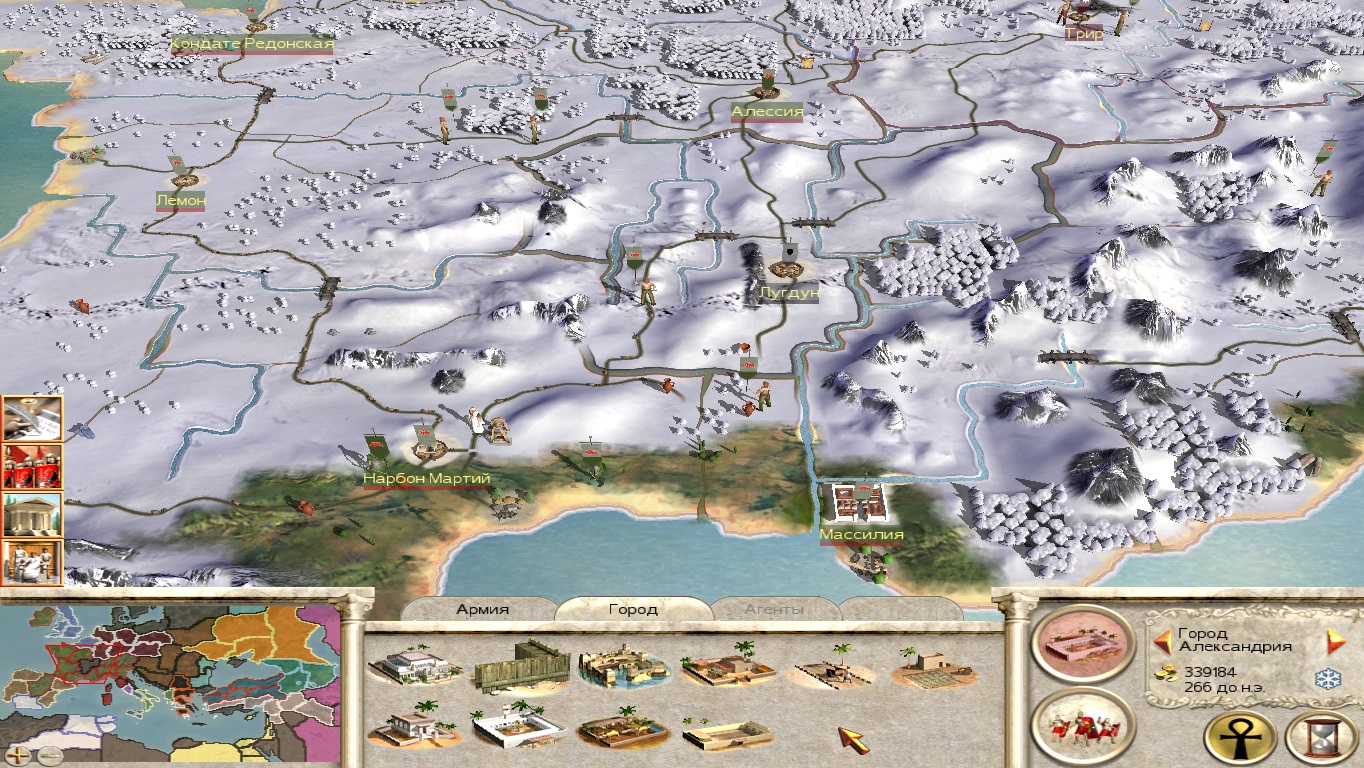Switch to the Армия tab
Viewport: 1364px width, 768px height.
(483, 609)
